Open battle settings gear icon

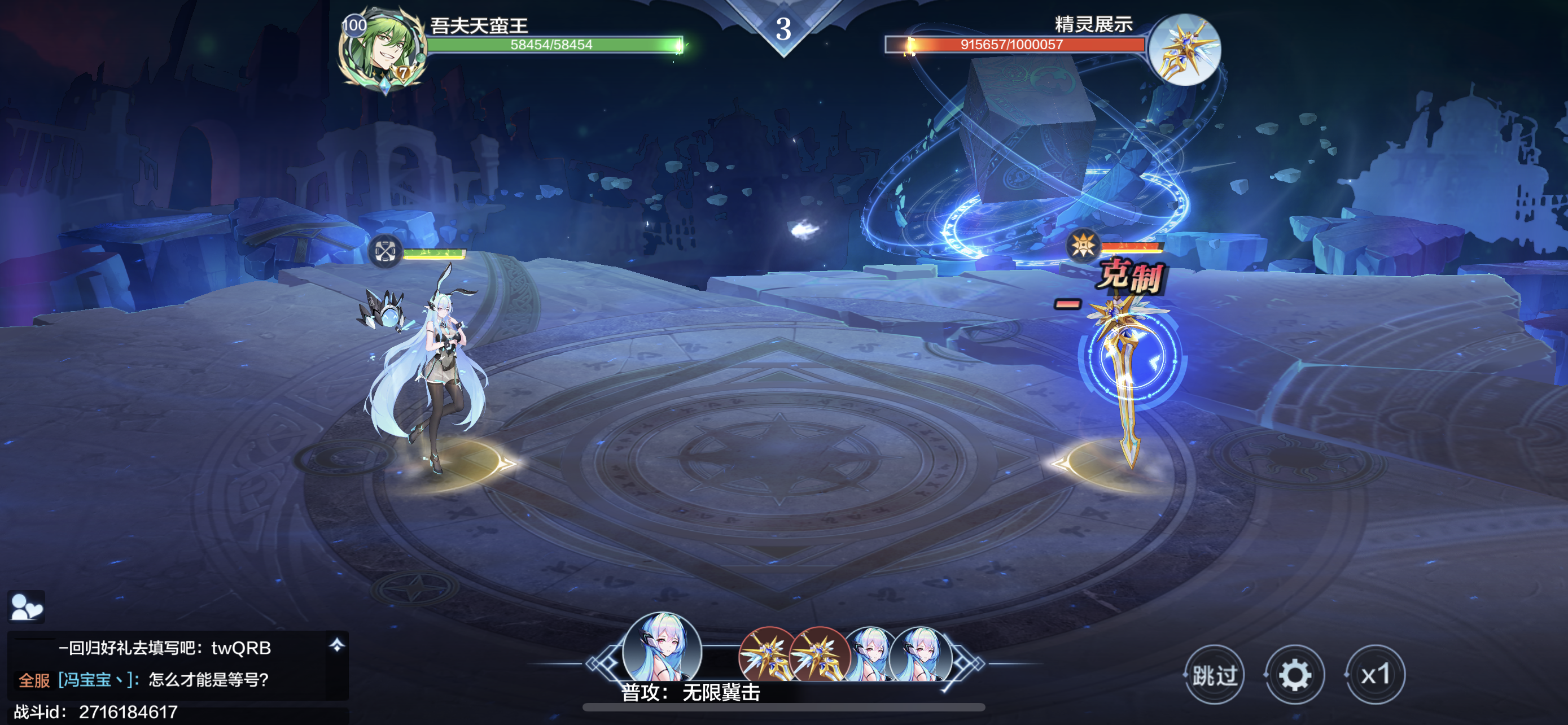[x=1294, y=675]
